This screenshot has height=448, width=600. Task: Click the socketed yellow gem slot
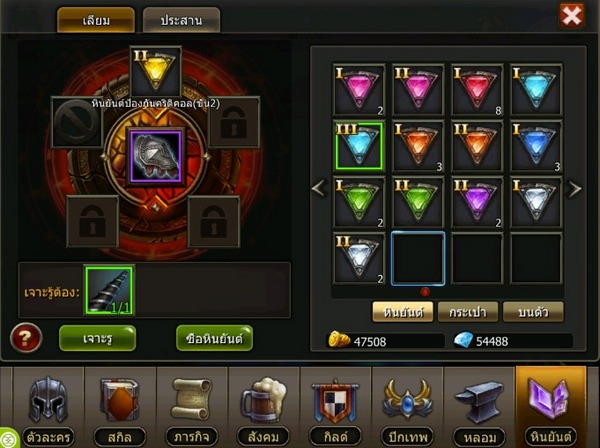[x=155, y=72]
